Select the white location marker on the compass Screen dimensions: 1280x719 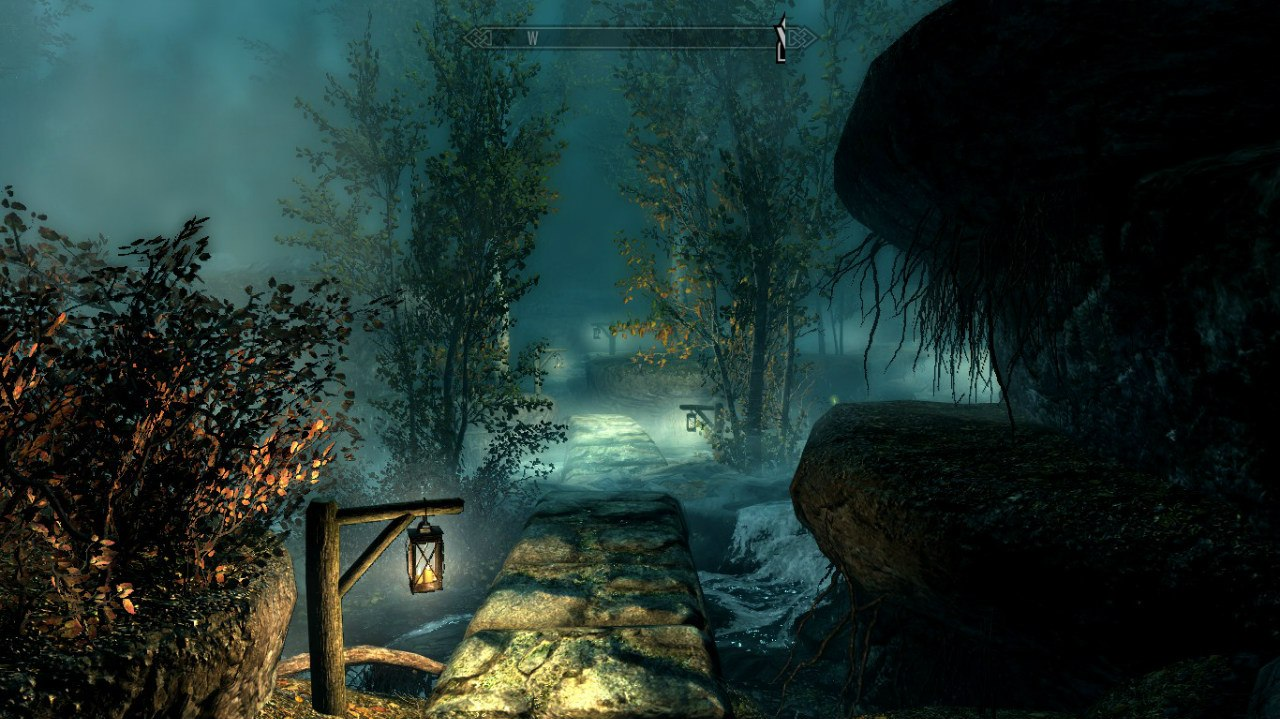(x=781, y=40)
